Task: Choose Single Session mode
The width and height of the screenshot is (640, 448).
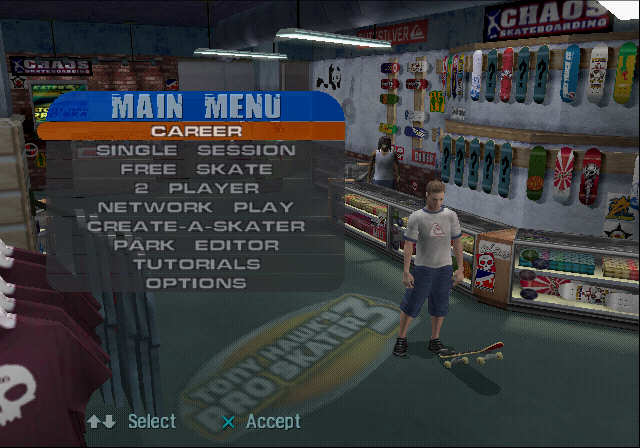Action: tap(196, 150)
